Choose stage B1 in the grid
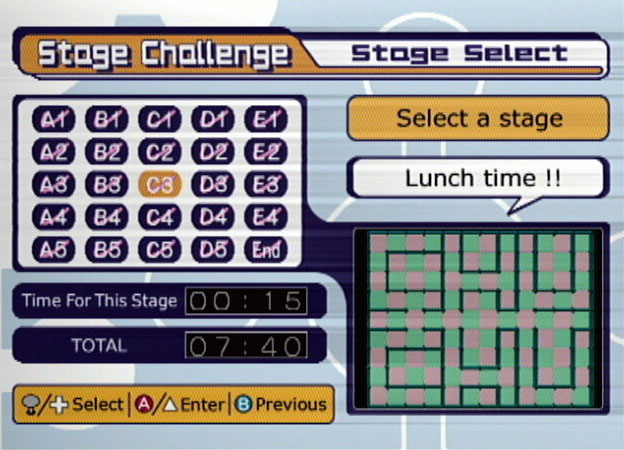This screenshot has width=624, height=450. click(107, 121)
